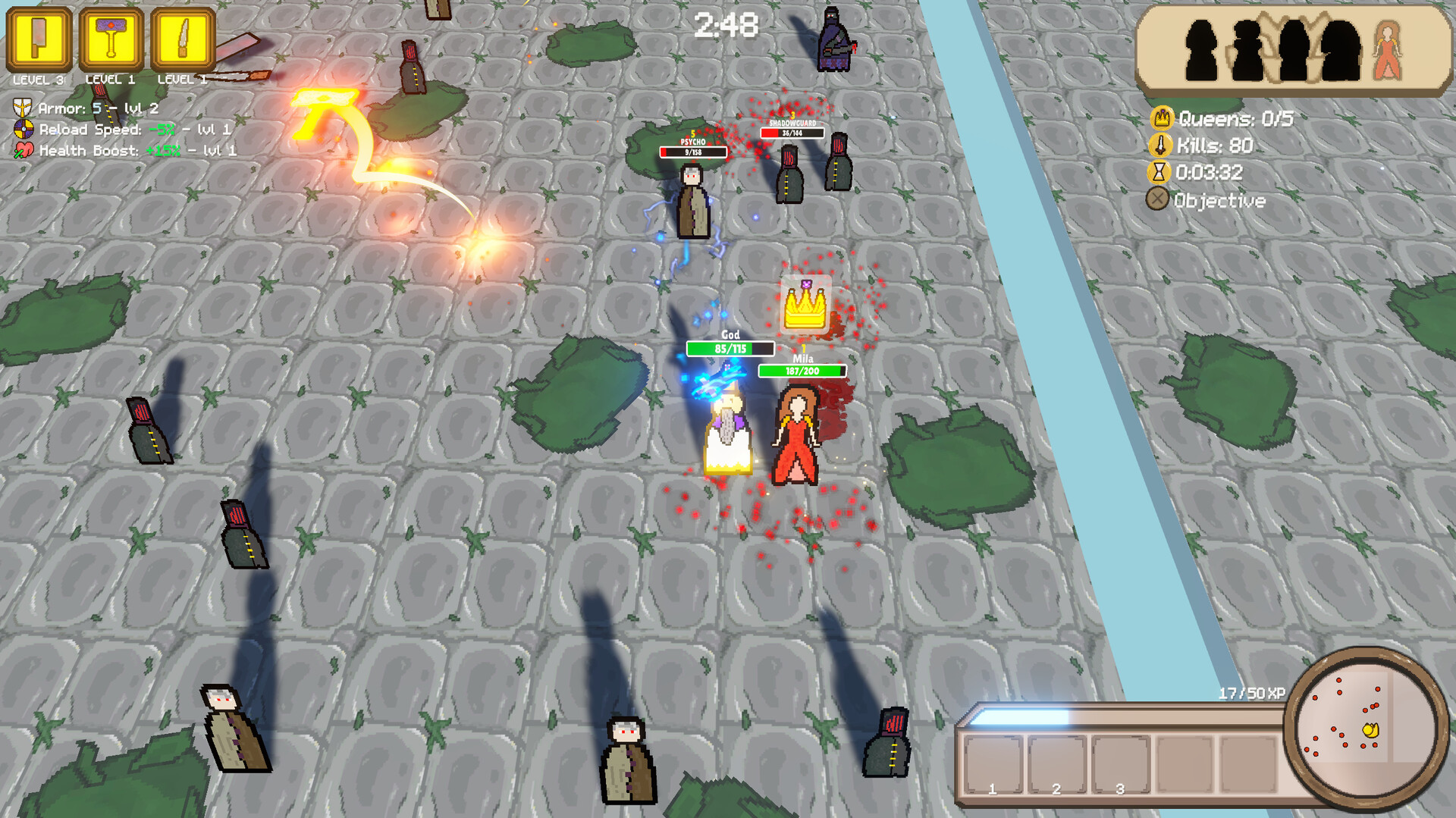1456x818 pixels.
Task: Click the Queens crown counter icon
Action: coord(1161,118)
